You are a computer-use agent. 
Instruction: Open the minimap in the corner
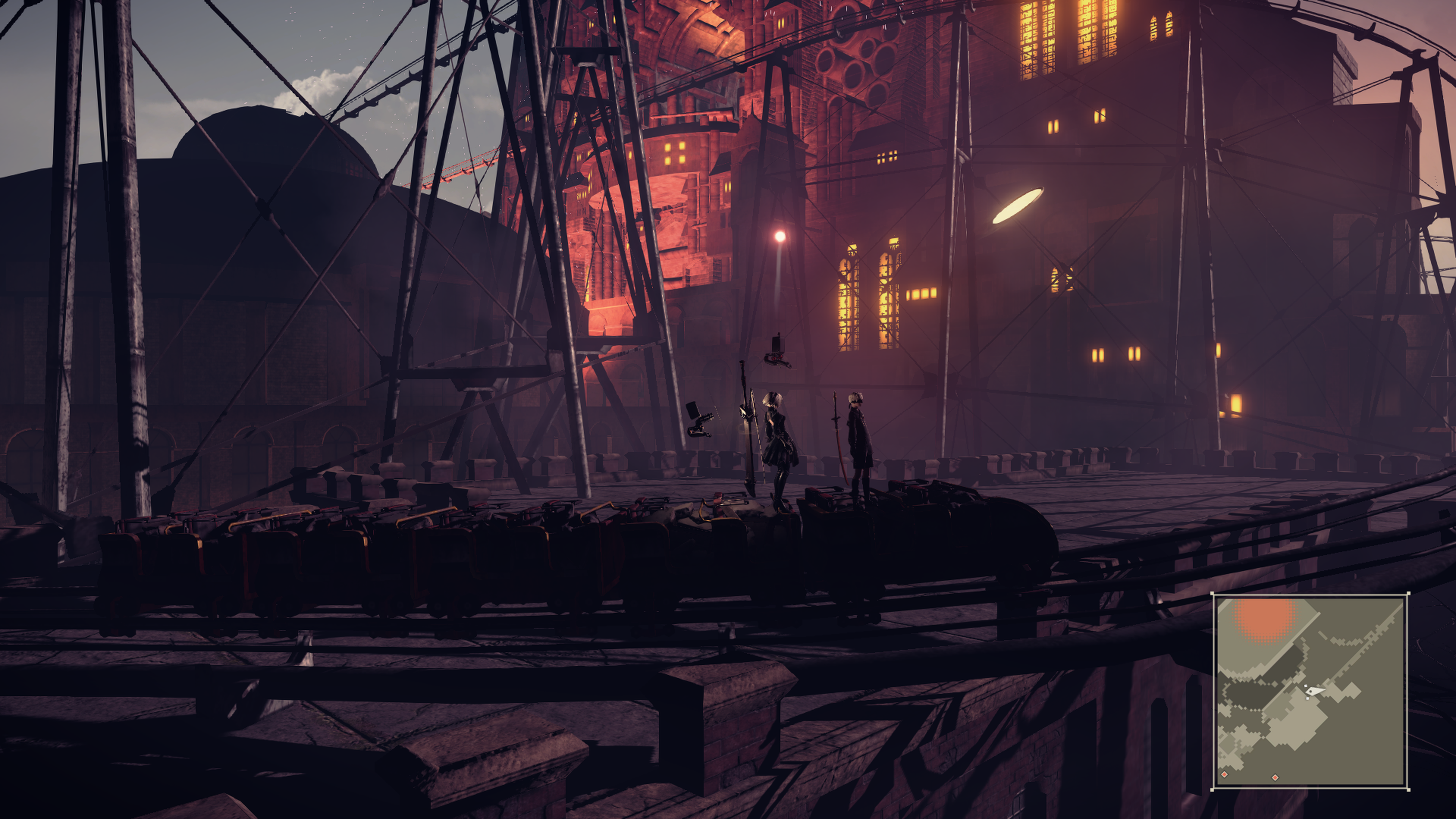pyautogui.click(x=1310, y=691)
